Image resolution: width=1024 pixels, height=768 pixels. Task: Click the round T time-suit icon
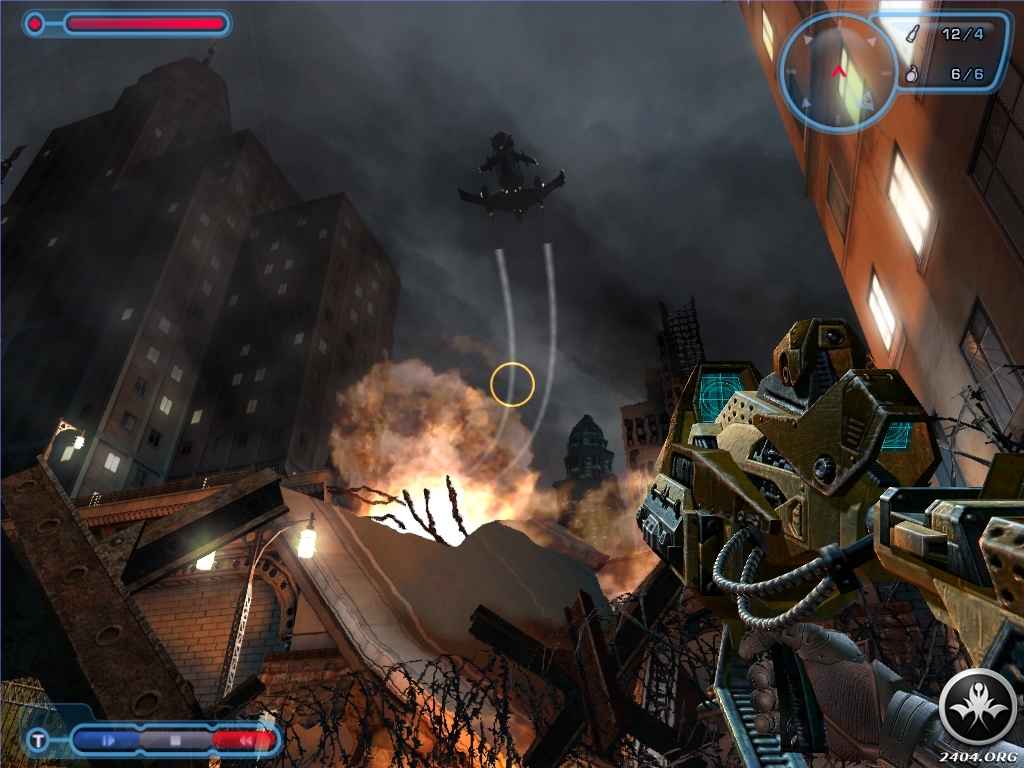(x=39, y=741)
